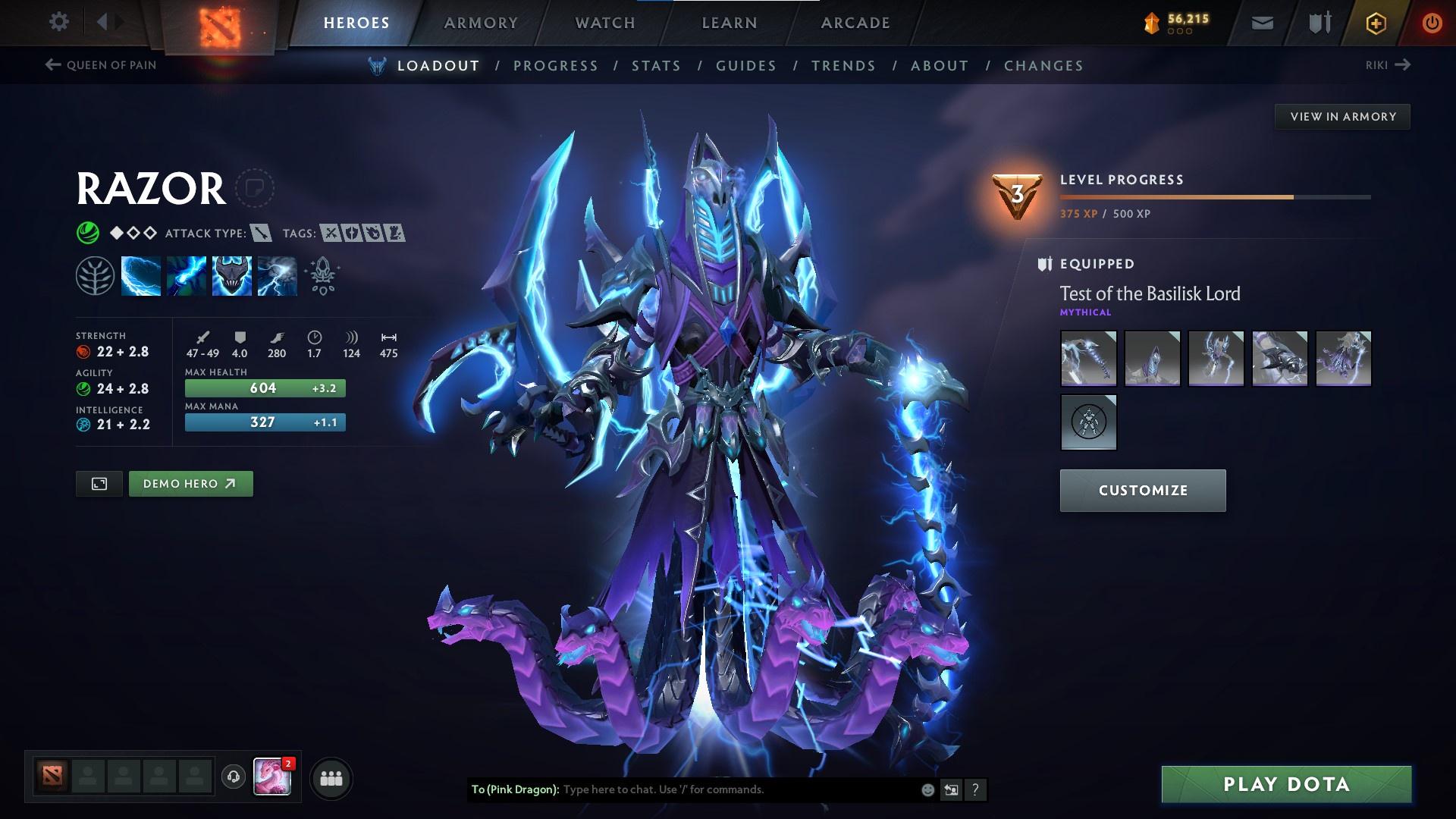Toggle the hero portrait preview window button
1456x819 pixels.
(98, 483)
